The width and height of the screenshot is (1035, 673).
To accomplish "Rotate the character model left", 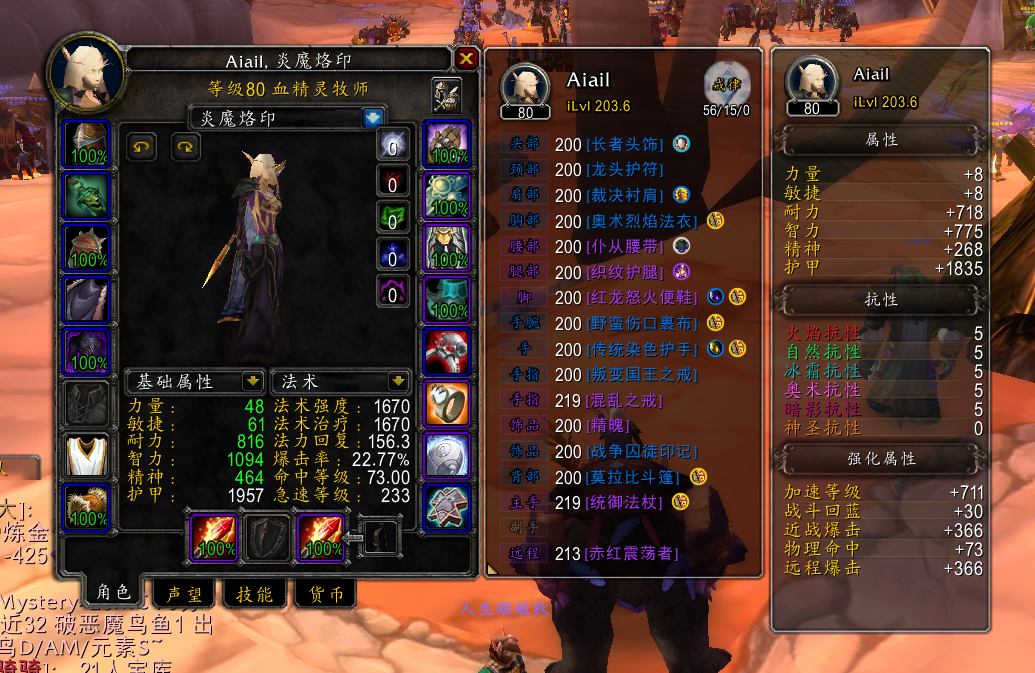I will click(142, 147).
